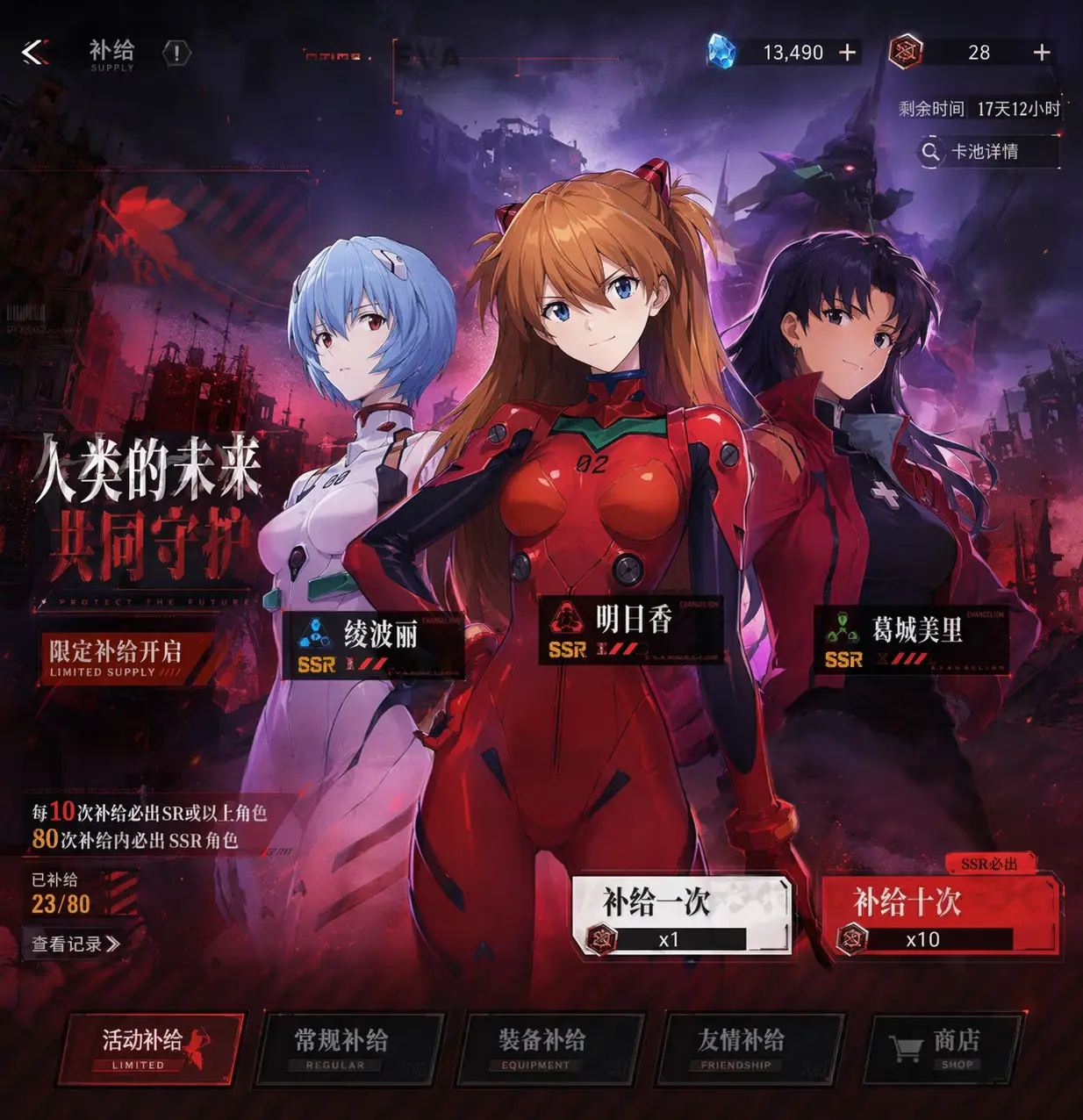Image resolution: width=1083 pixels, height=1120 pixels.
Task: Open the supply info exclamation icon
Action: 176,54
